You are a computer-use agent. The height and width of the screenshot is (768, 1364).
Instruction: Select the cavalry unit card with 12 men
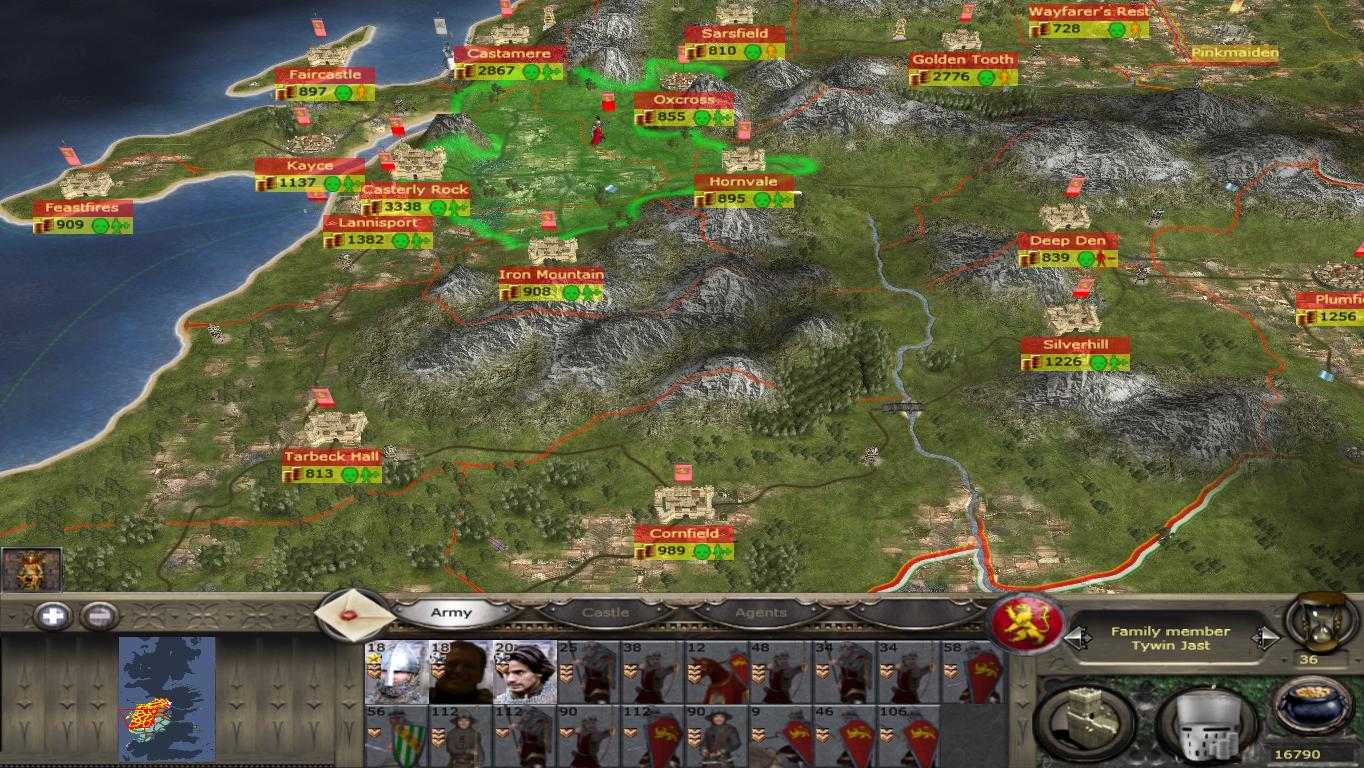click(x=716, y=672)
